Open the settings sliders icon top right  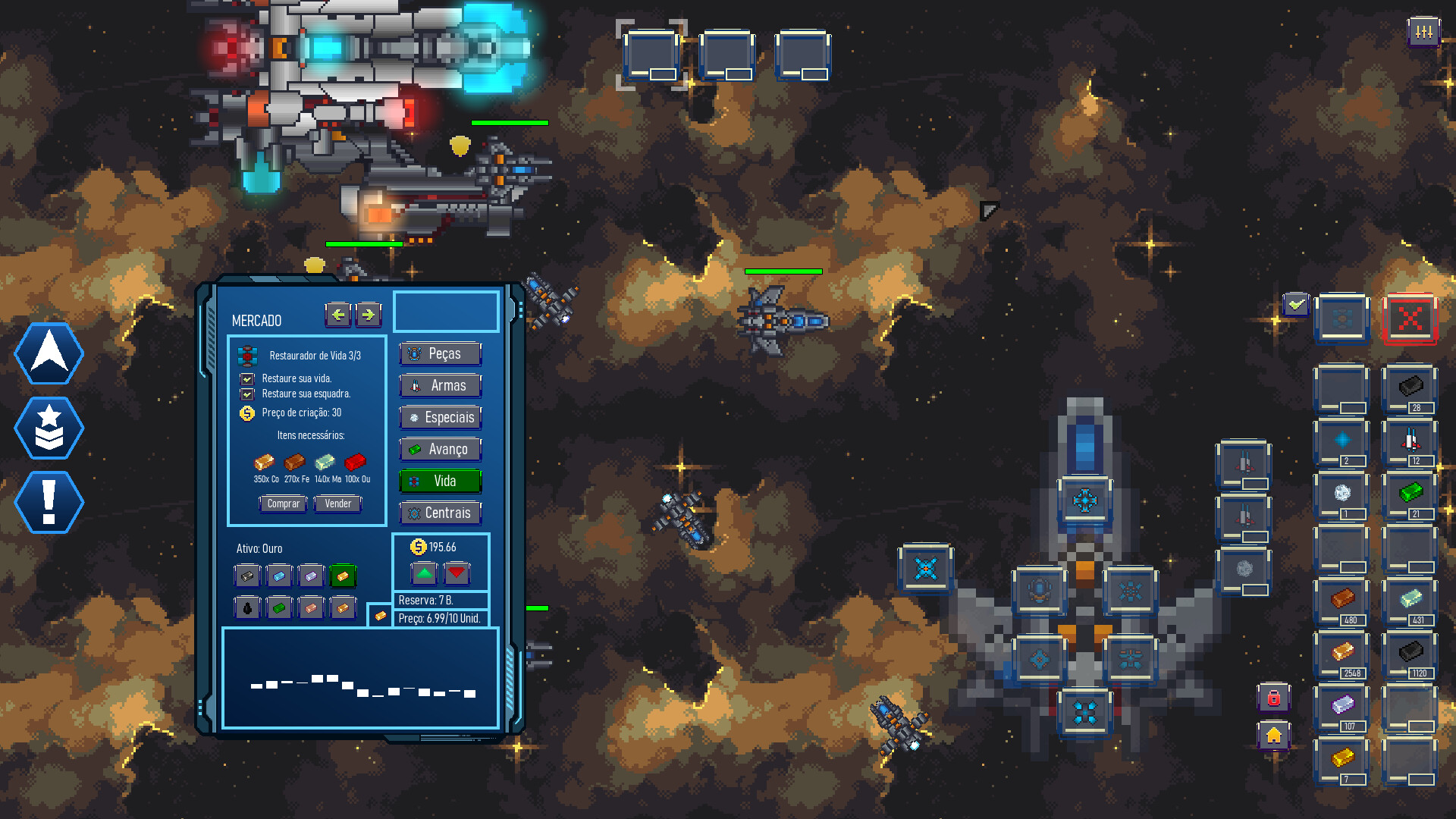click(x=1424, y=32)
